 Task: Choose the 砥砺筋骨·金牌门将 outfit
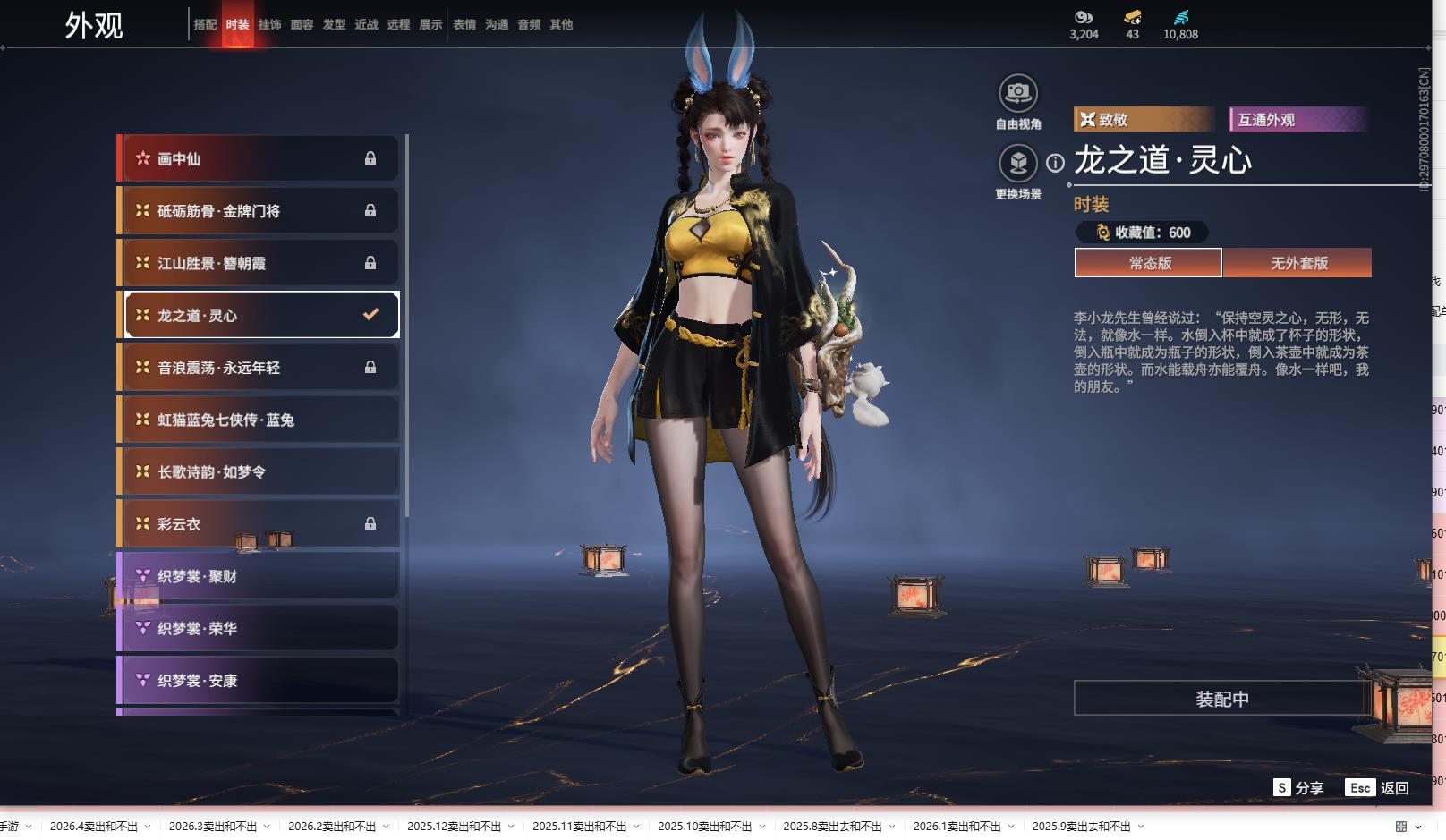pyautogui.click(x=259, y=211)
